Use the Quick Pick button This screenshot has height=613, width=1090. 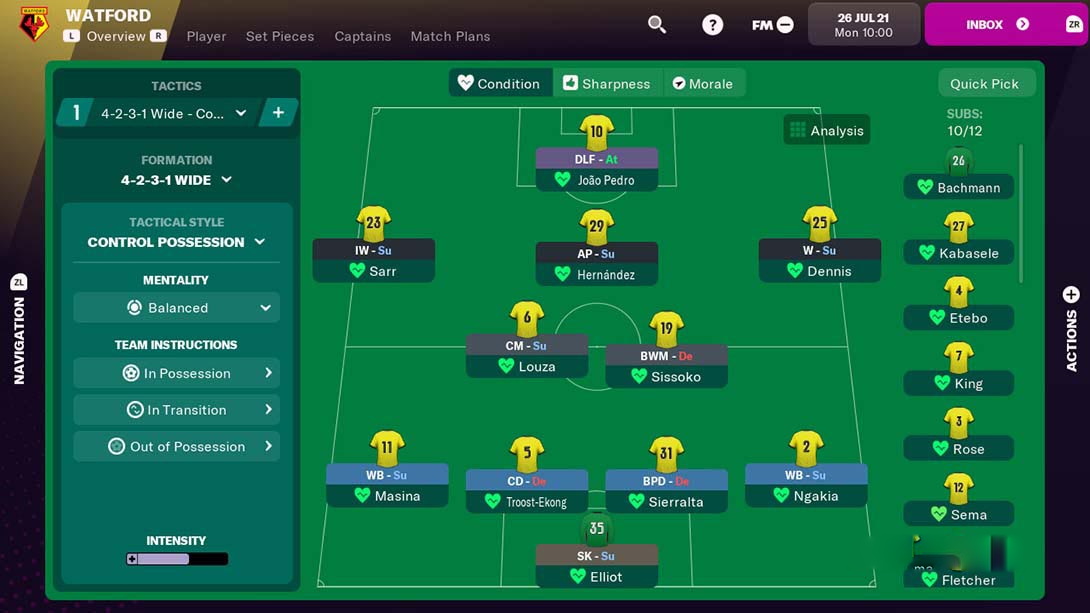click(984, 84)
